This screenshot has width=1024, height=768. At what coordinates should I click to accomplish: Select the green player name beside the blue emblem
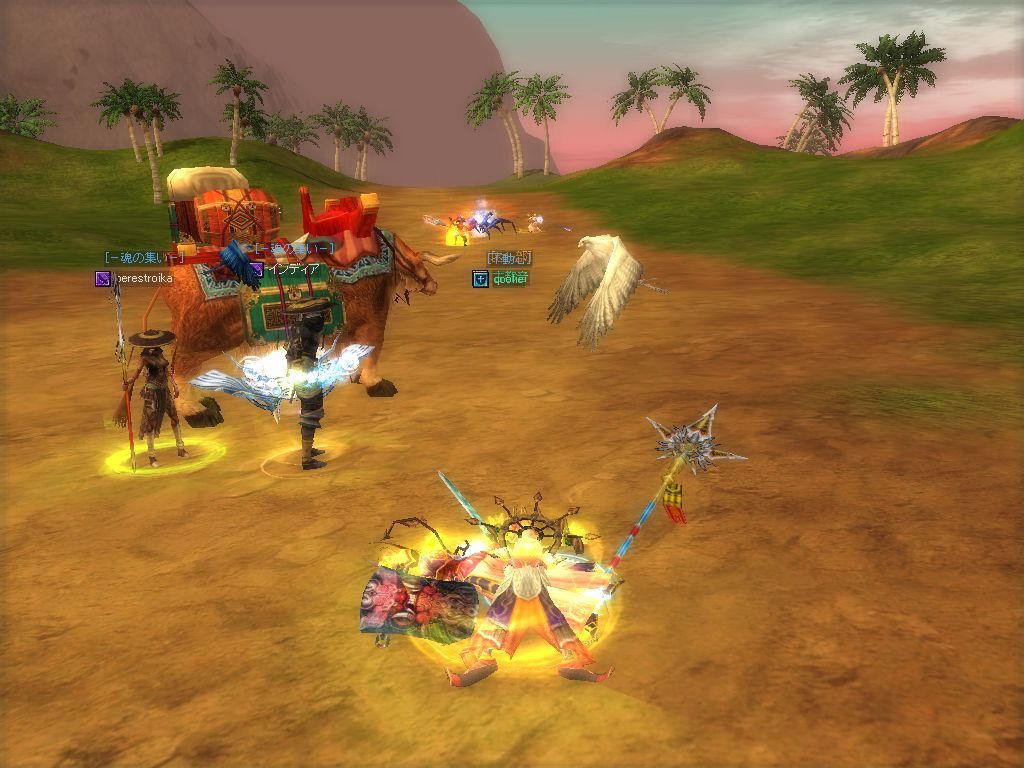click(x=510, y=278)
